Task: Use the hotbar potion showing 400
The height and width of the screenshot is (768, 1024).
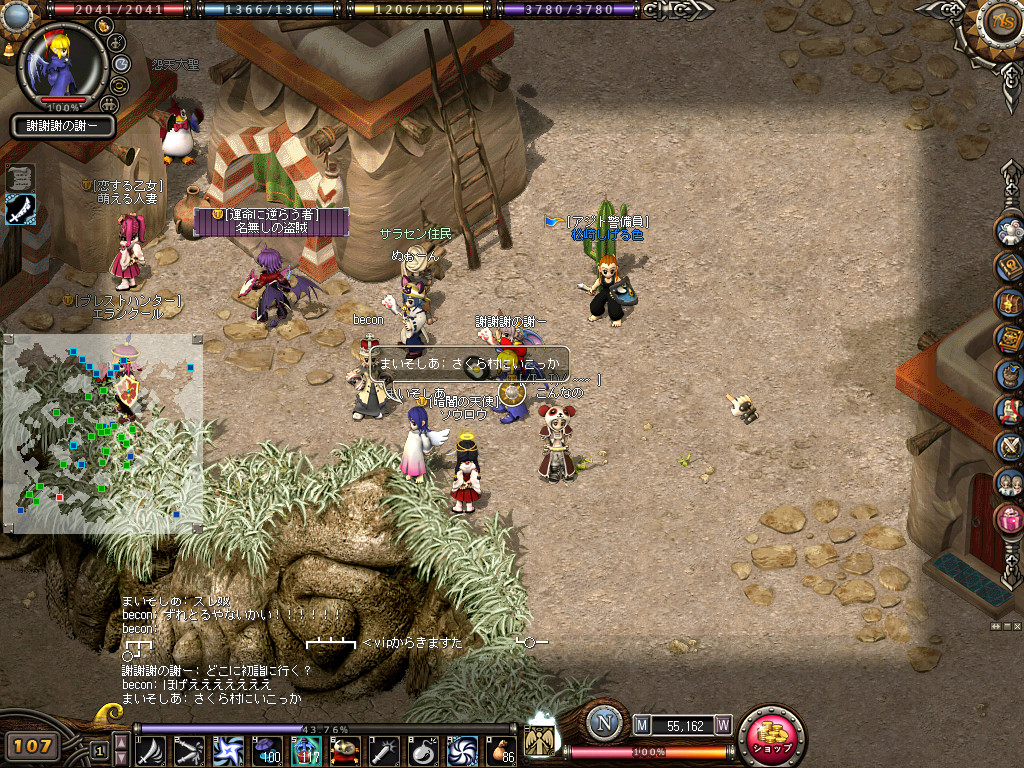Action: 268,749
